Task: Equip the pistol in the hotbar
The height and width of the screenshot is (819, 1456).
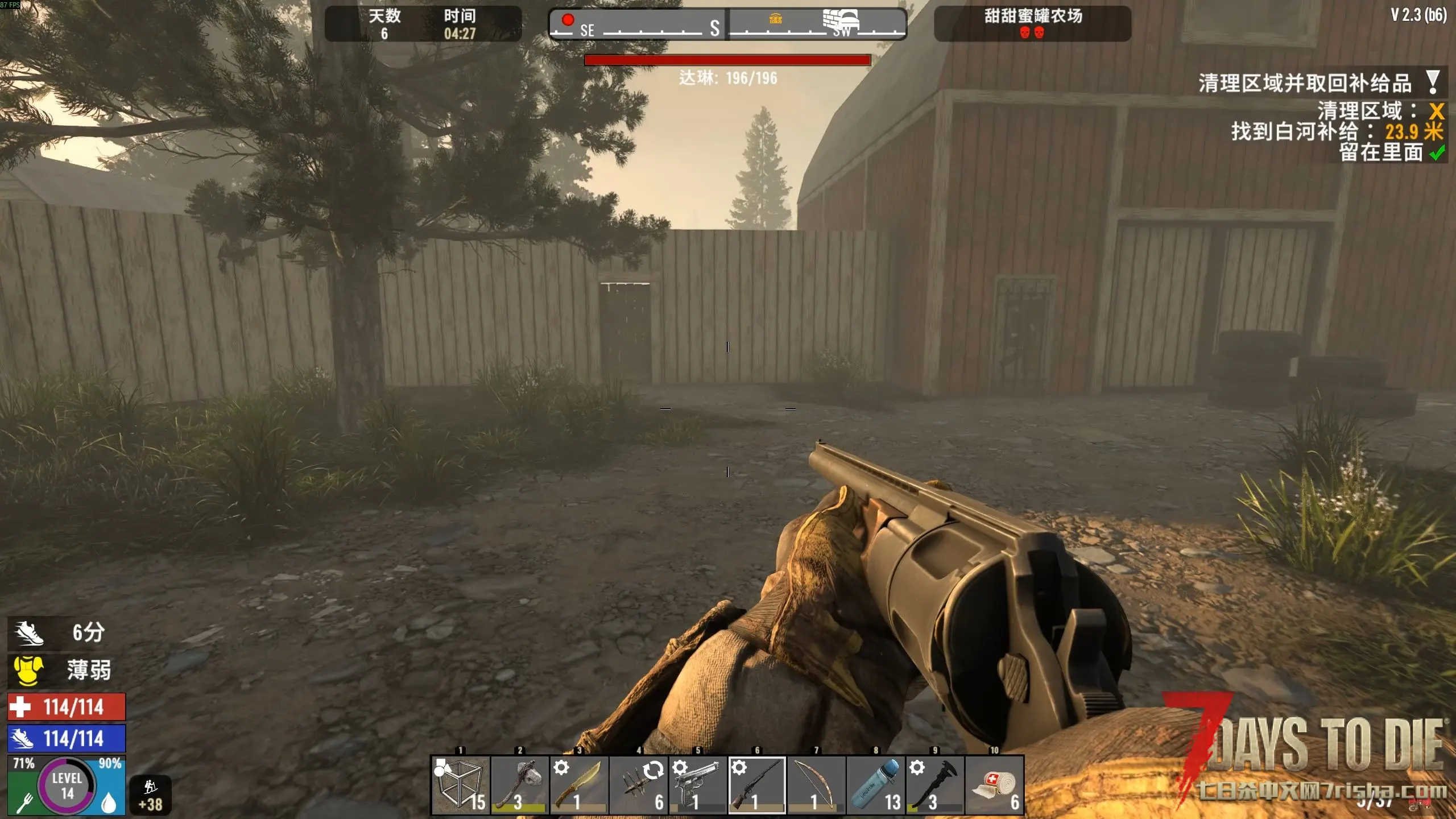Action: click(x=697, y=785)
